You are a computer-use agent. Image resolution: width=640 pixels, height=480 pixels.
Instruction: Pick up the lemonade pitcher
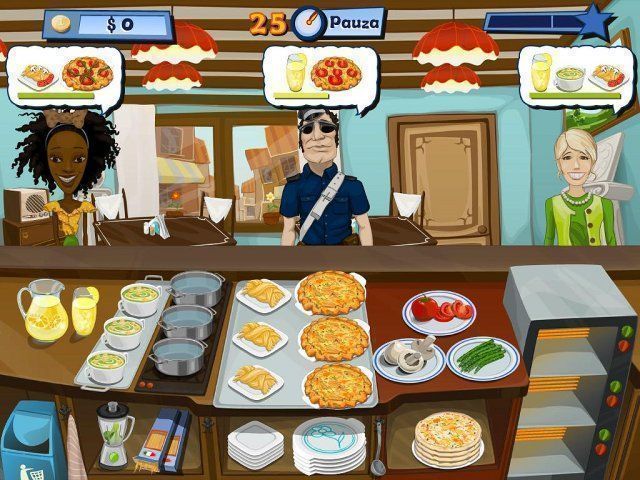click(x=41, y=310)
